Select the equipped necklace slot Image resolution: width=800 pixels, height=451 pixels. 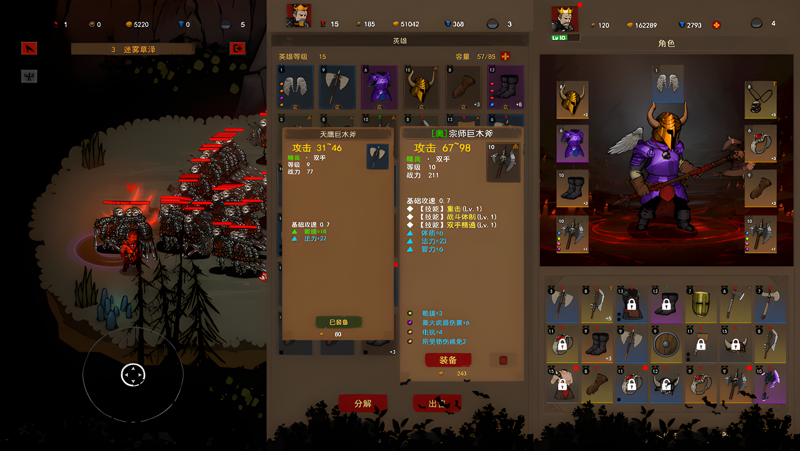pos(760,100)
